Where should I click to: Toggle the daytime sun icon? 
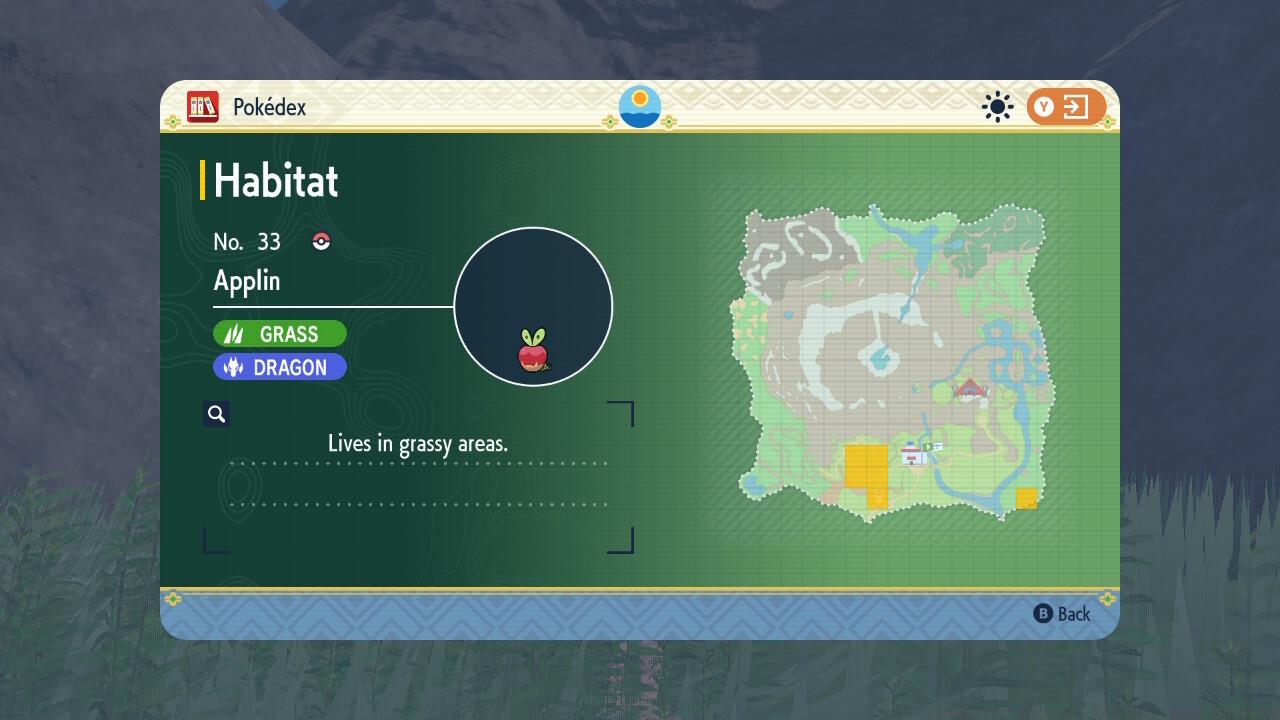click(997, 107)
